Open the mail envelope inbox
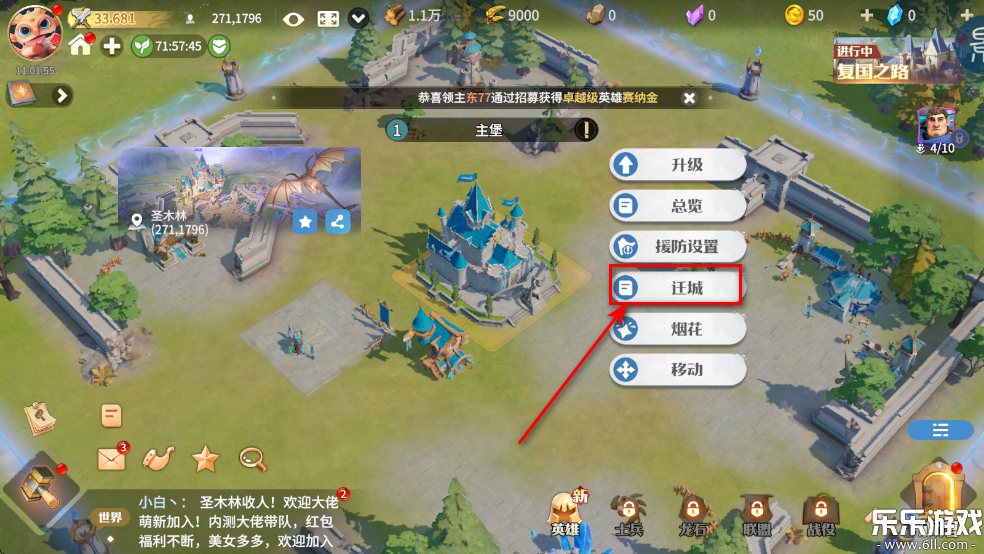 click(111, 459)
